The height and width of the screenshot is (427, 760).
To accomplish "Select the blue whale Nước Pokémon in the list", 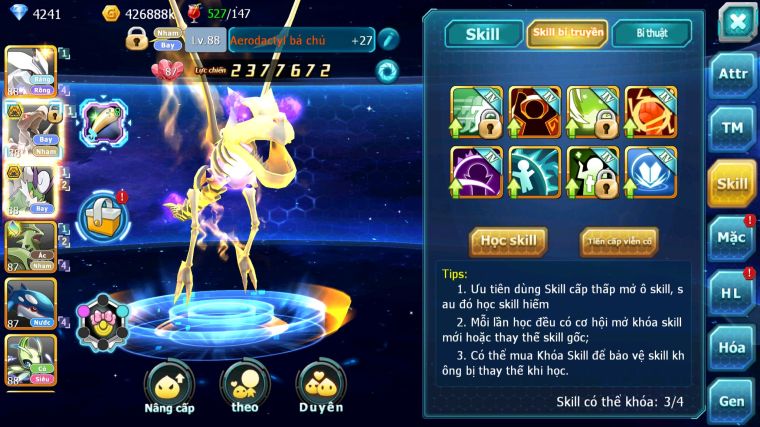I will click(x=28, y=301).
